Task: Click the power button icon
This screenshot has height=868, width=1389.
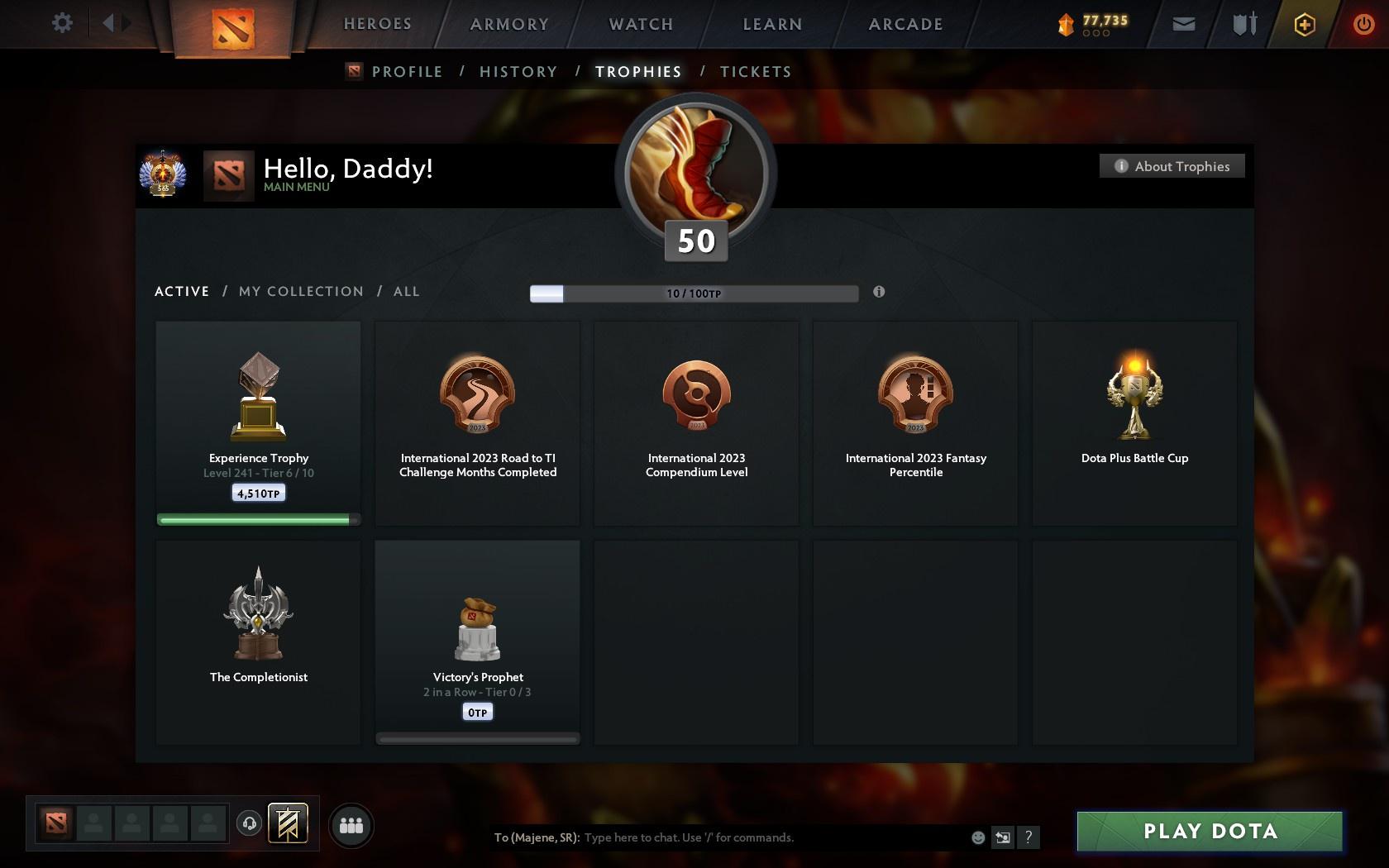Action: (x=1364, y=24)
